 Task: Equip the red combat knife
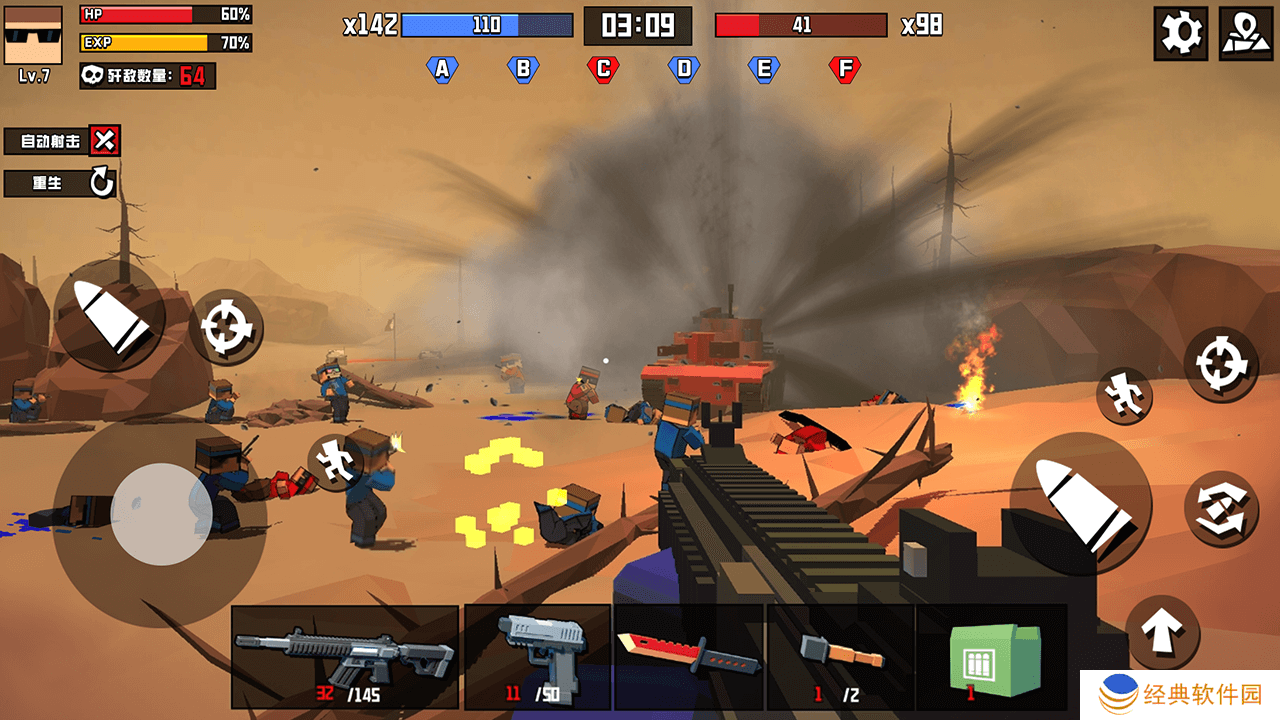pos(689,656)
